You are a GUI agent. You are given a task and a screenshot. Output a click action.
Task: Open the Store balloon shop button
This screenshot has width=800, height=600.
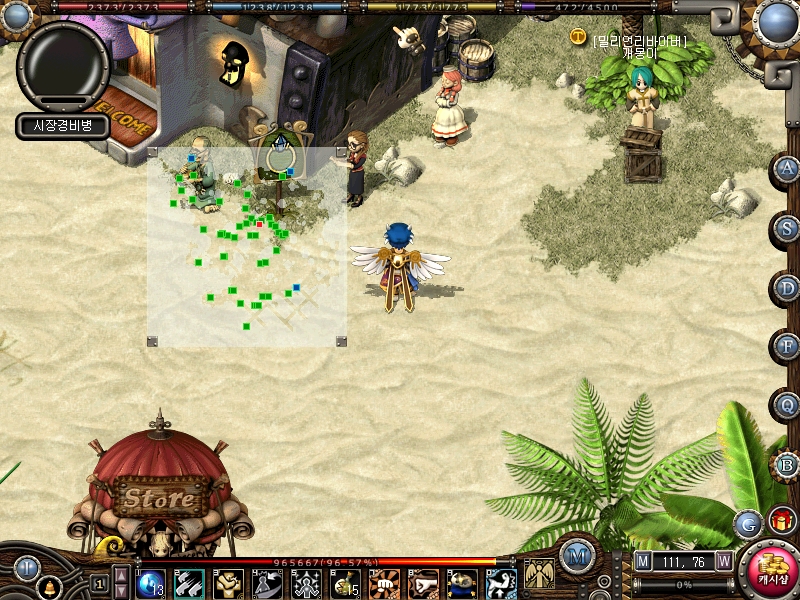tap(160, 497)
